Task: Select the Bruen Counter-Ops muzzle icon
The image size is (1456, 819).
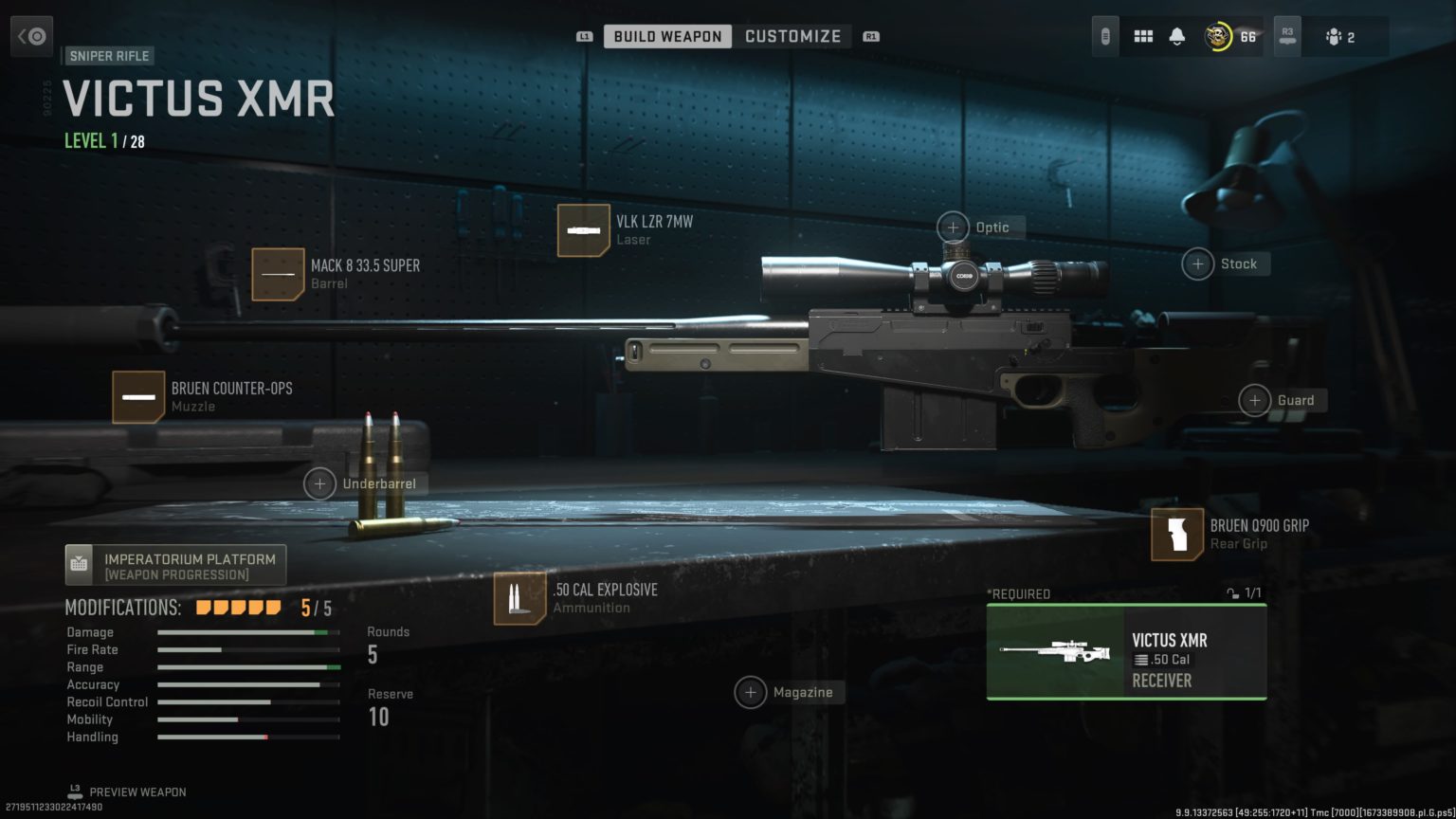Action: coord(138,395)
